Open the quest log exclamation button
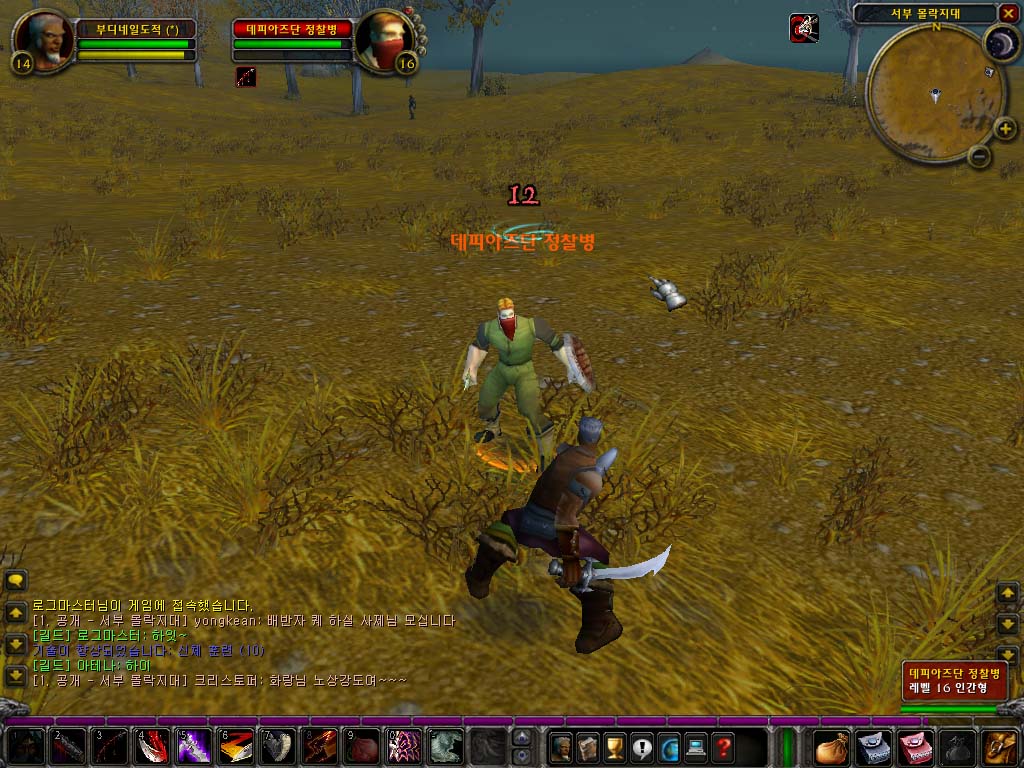Screen dimensions: 1024x768 coord(642,746)
